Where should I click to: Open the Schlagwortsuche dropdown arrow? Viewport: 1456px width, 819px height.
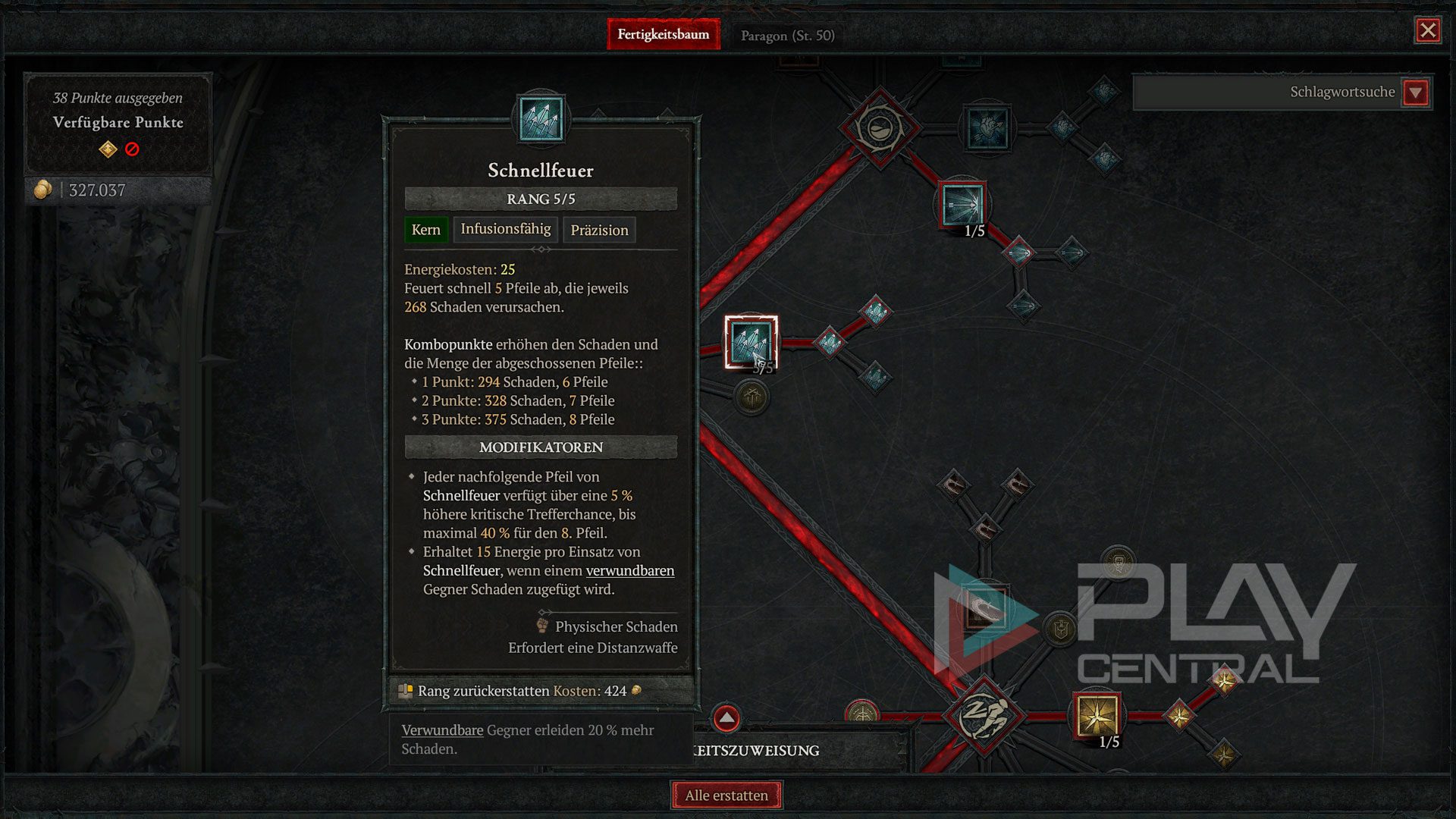click(x=1415, y=93)
